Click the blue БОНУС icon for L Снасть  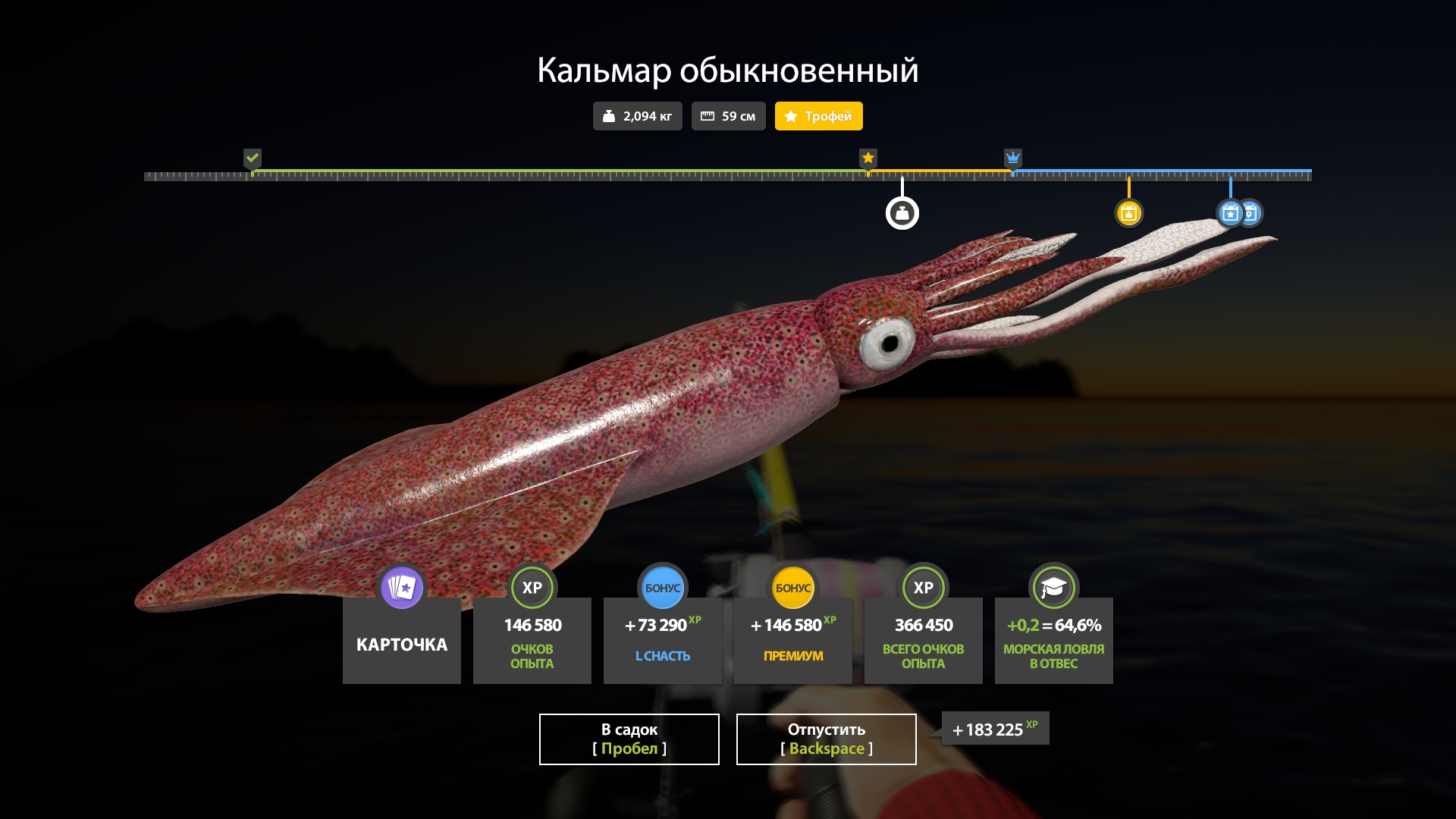click(663, 588)
